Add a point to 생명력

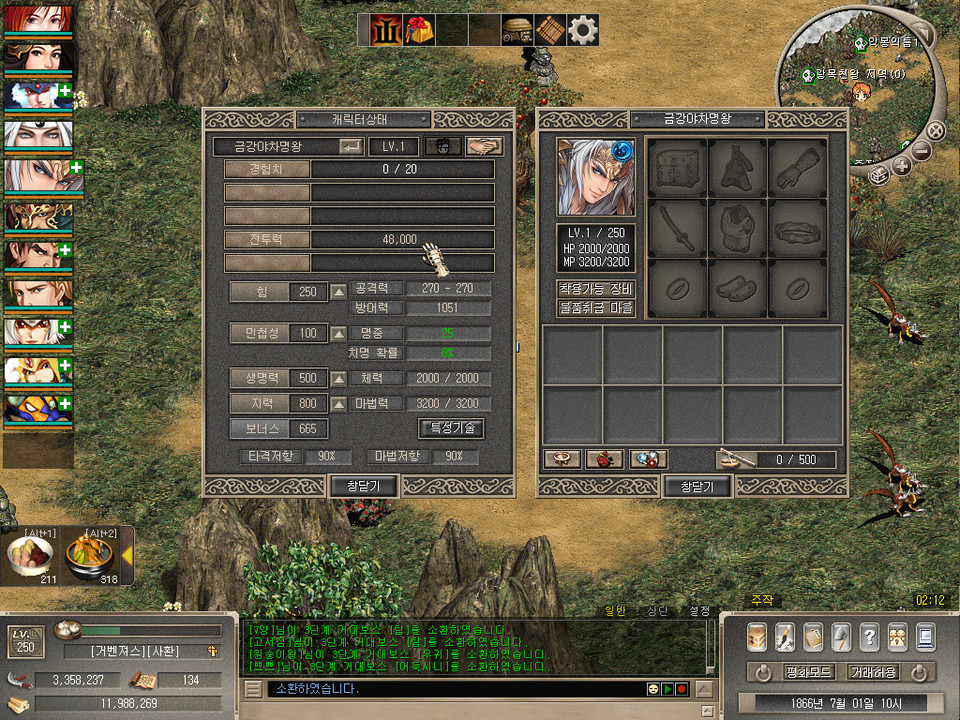pos(339,379)
